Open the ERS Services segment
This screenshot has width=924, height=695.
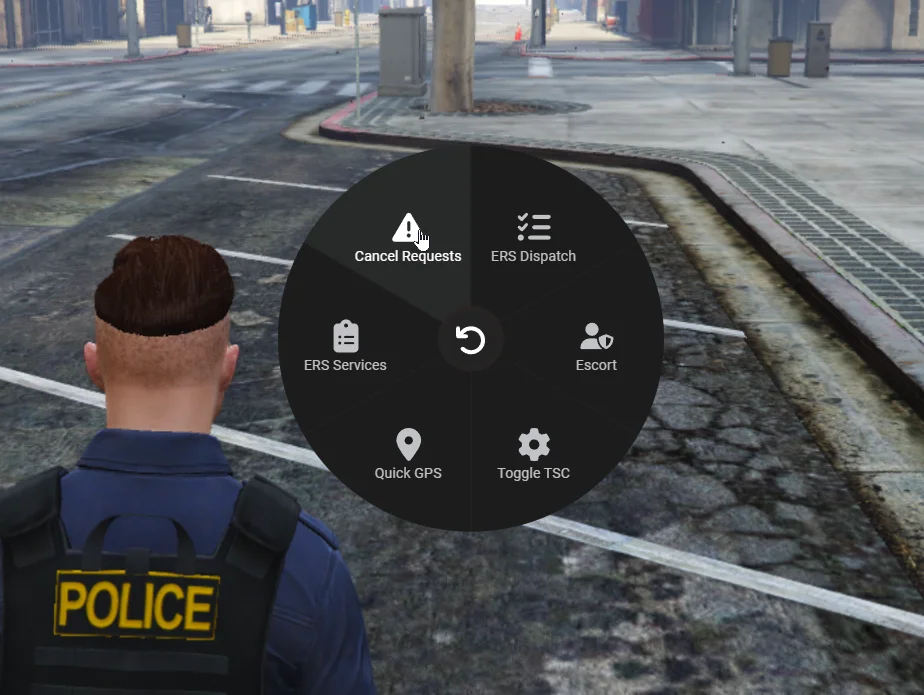click(345, 346)
